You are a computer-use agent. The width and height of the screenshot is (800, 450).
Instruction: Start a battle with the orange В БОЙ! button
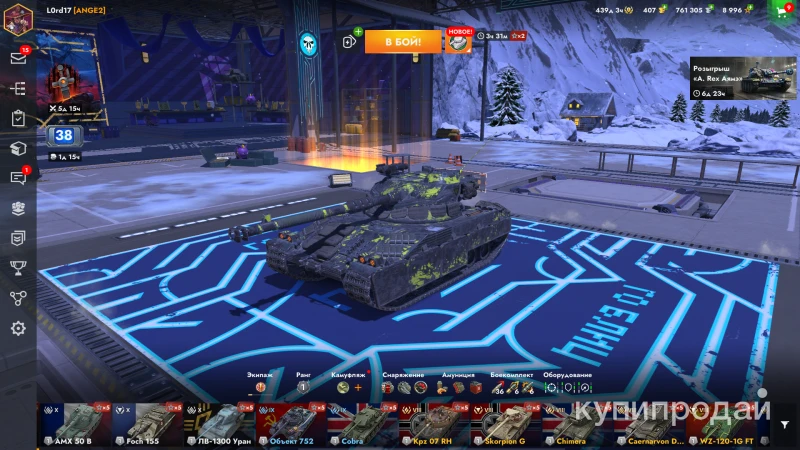click(402, 41)
